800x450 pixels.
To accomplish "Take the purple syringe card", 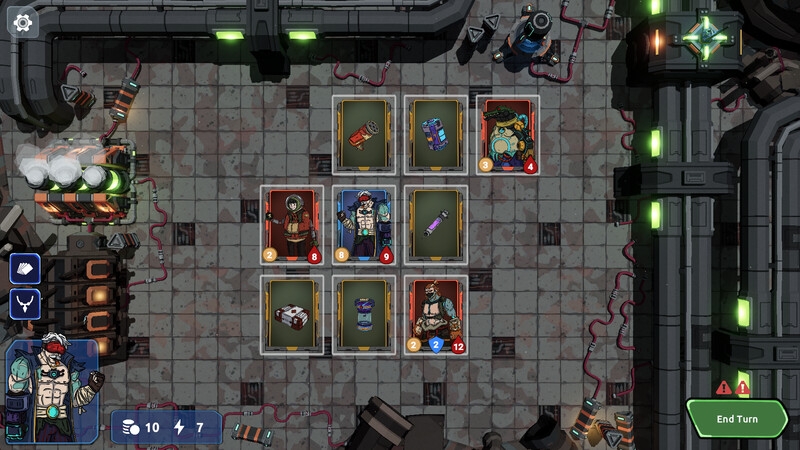I will click(436, 225).
